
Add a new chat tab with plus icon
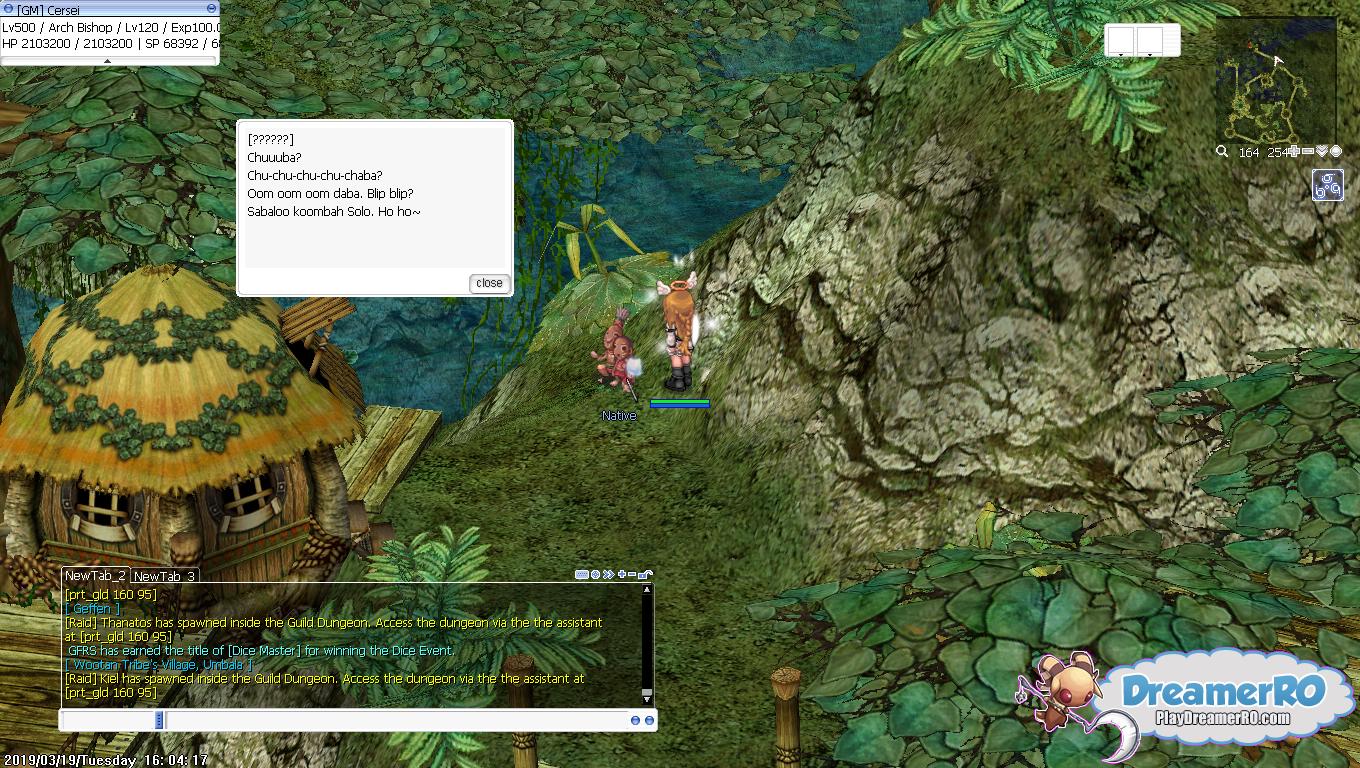pos(621,575)
